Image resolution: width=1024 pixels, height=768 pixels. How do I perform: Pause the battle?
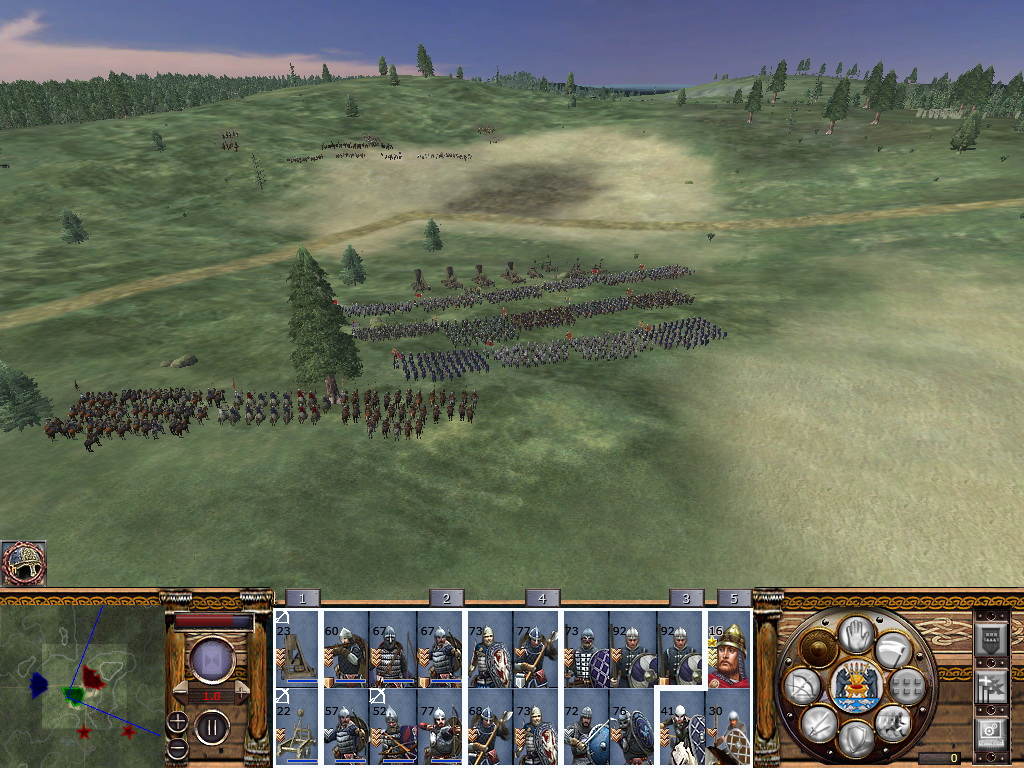pyautogui.click(x=212, y=726)
